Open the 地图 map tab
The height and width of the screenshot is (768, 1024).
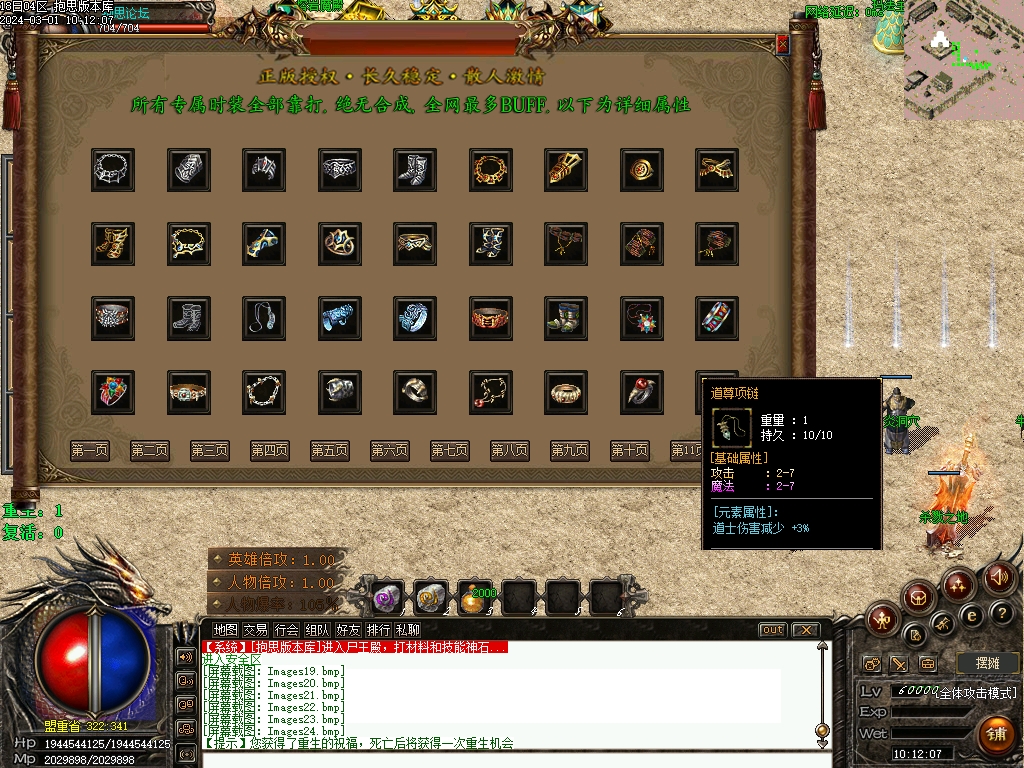pyautogui.click(x=226, y=630)
